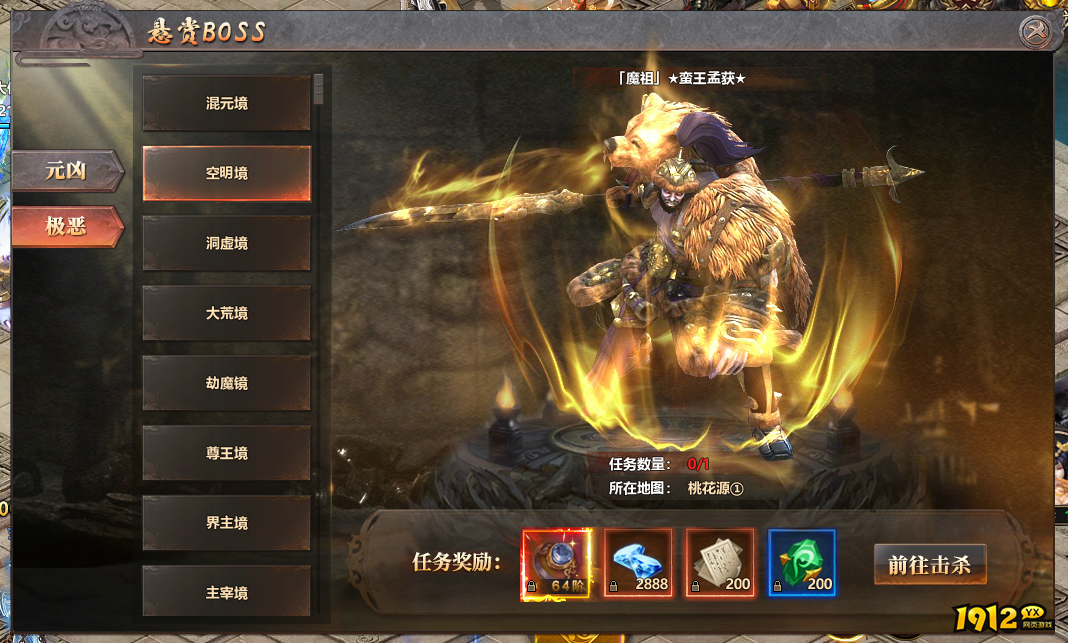Screen dimensions: 1068x643
Task: Click the realm list scrollbar handle
Action: pos(318,89)
